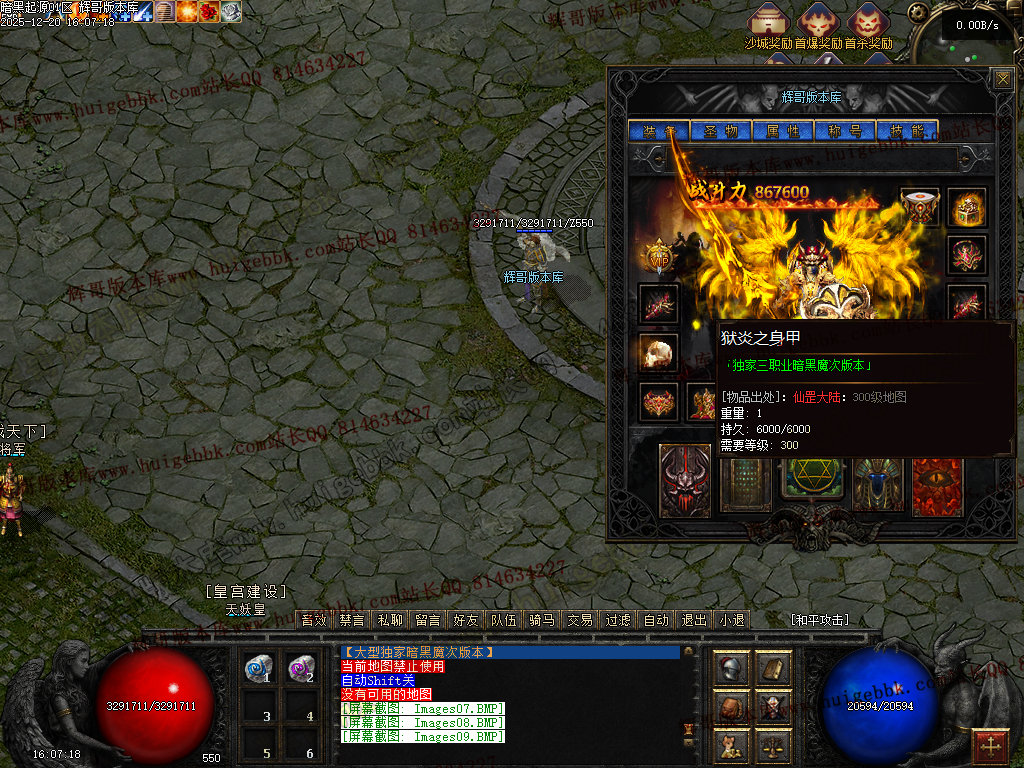Viewport: 1024px width, 768px height.
Task: Click the 沙城奖励 reward icon
Action: [768, 22]
